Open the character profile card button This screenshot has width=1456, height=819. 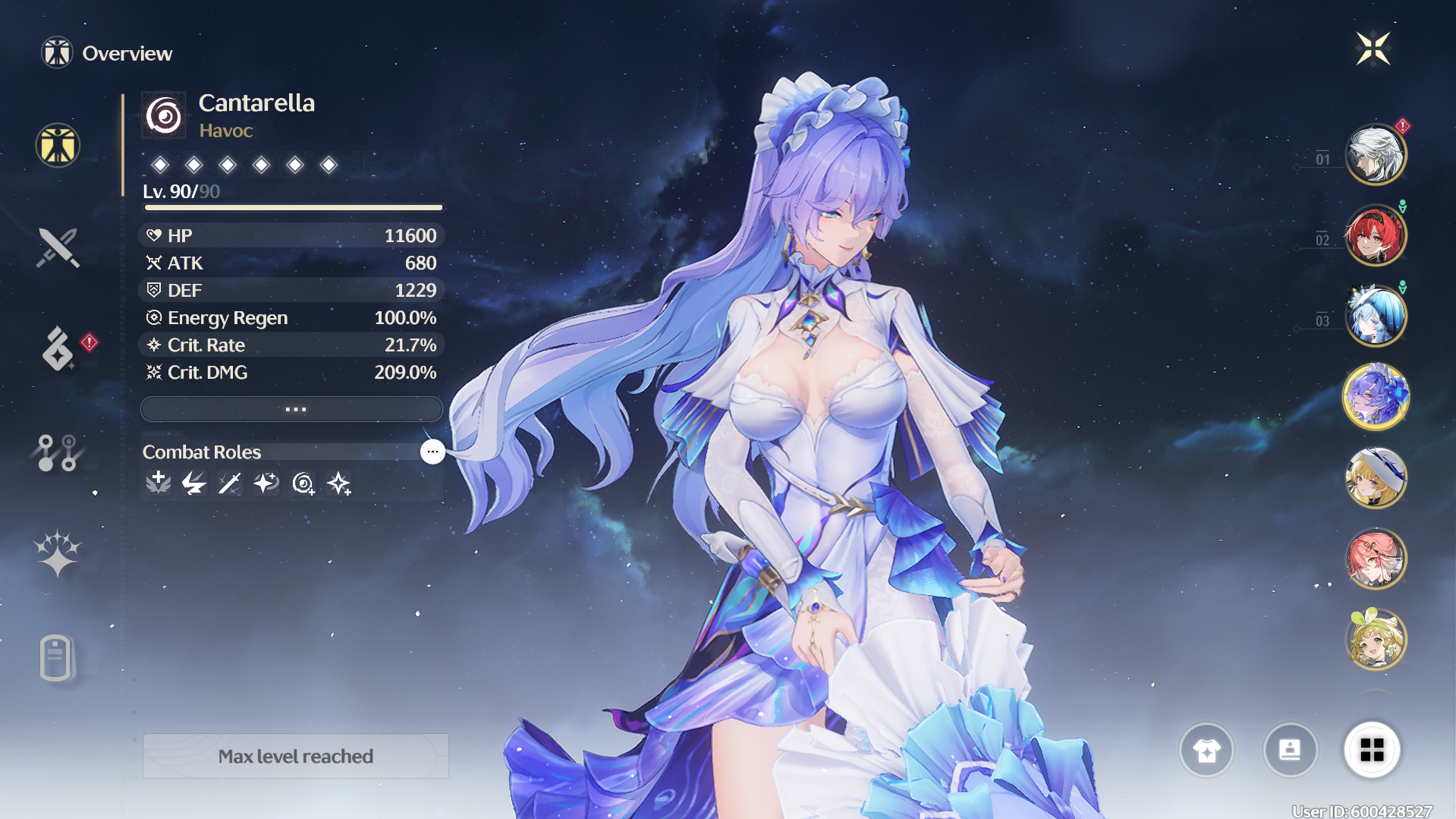pos(1290,750)
